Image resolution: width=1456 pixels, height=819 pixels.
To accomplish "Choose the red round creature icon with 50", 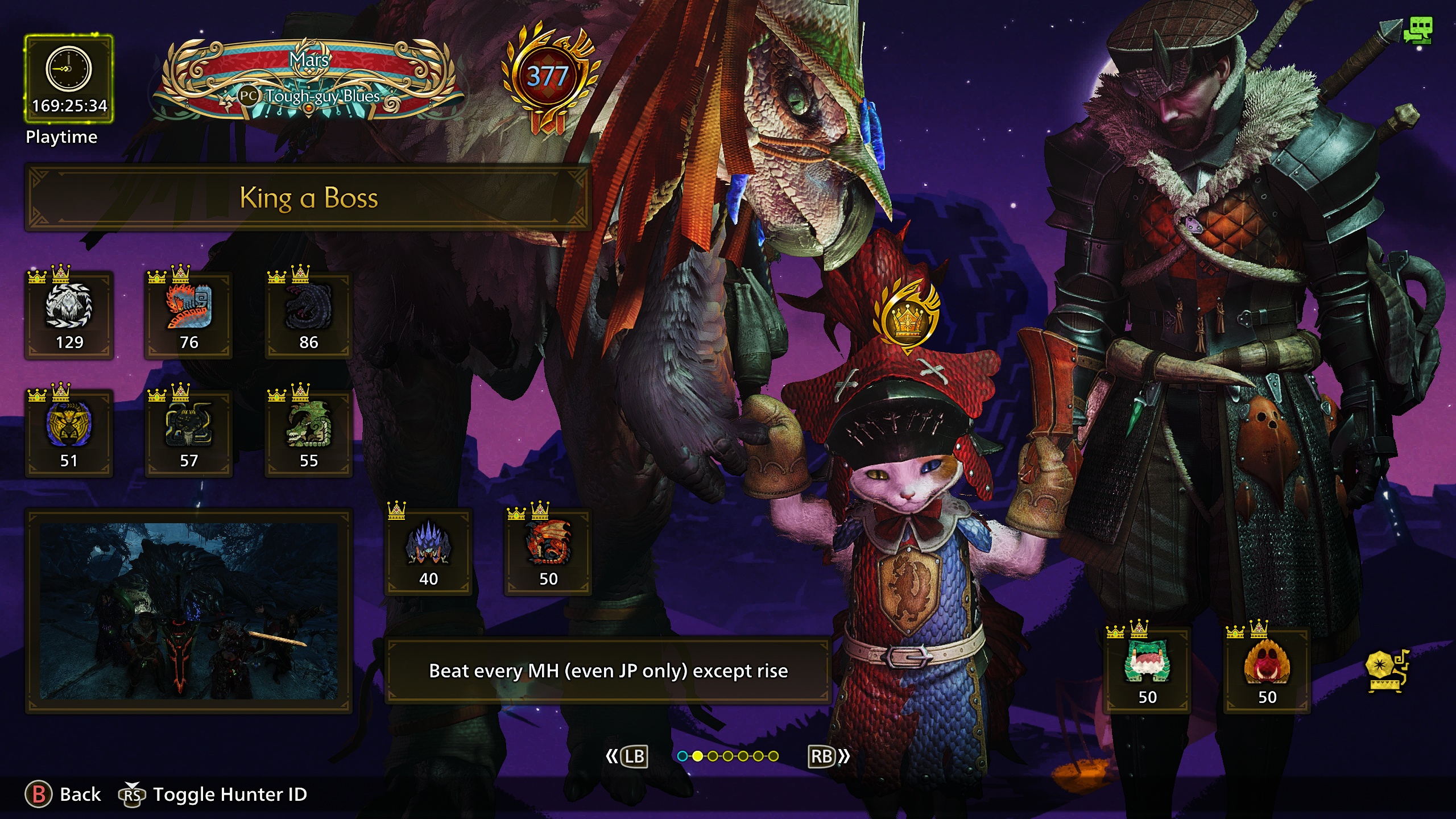I will (x=1267, y=670).
